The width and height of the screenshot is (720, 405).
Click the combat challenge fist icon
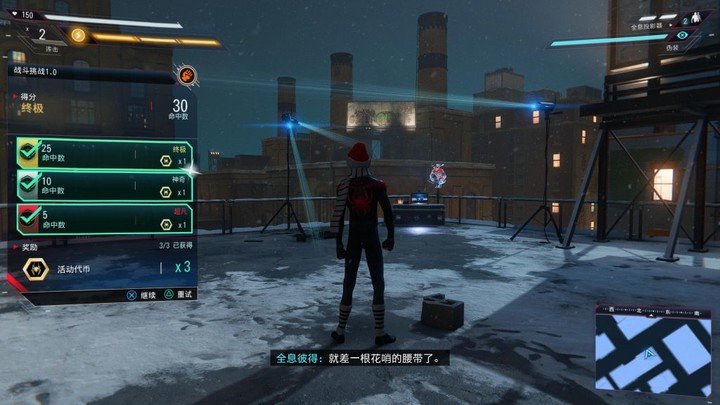(186, 74)
